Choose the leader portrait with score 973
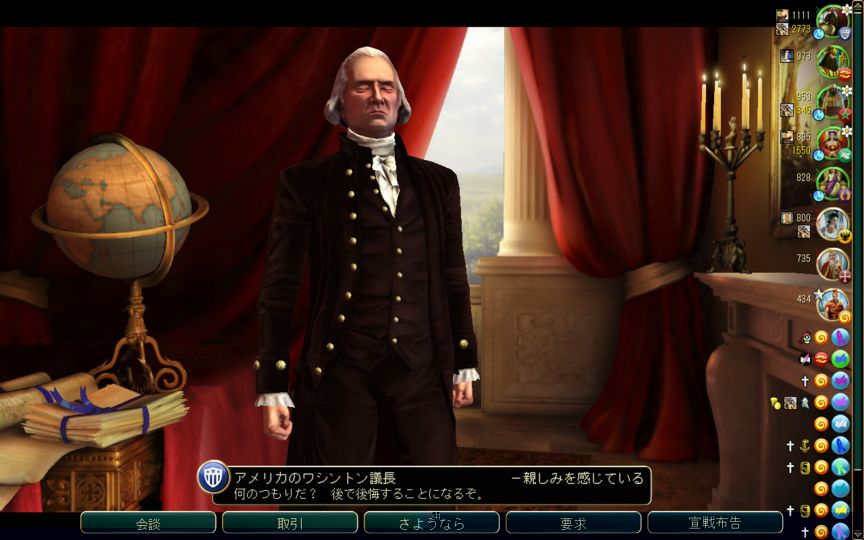 832,61
